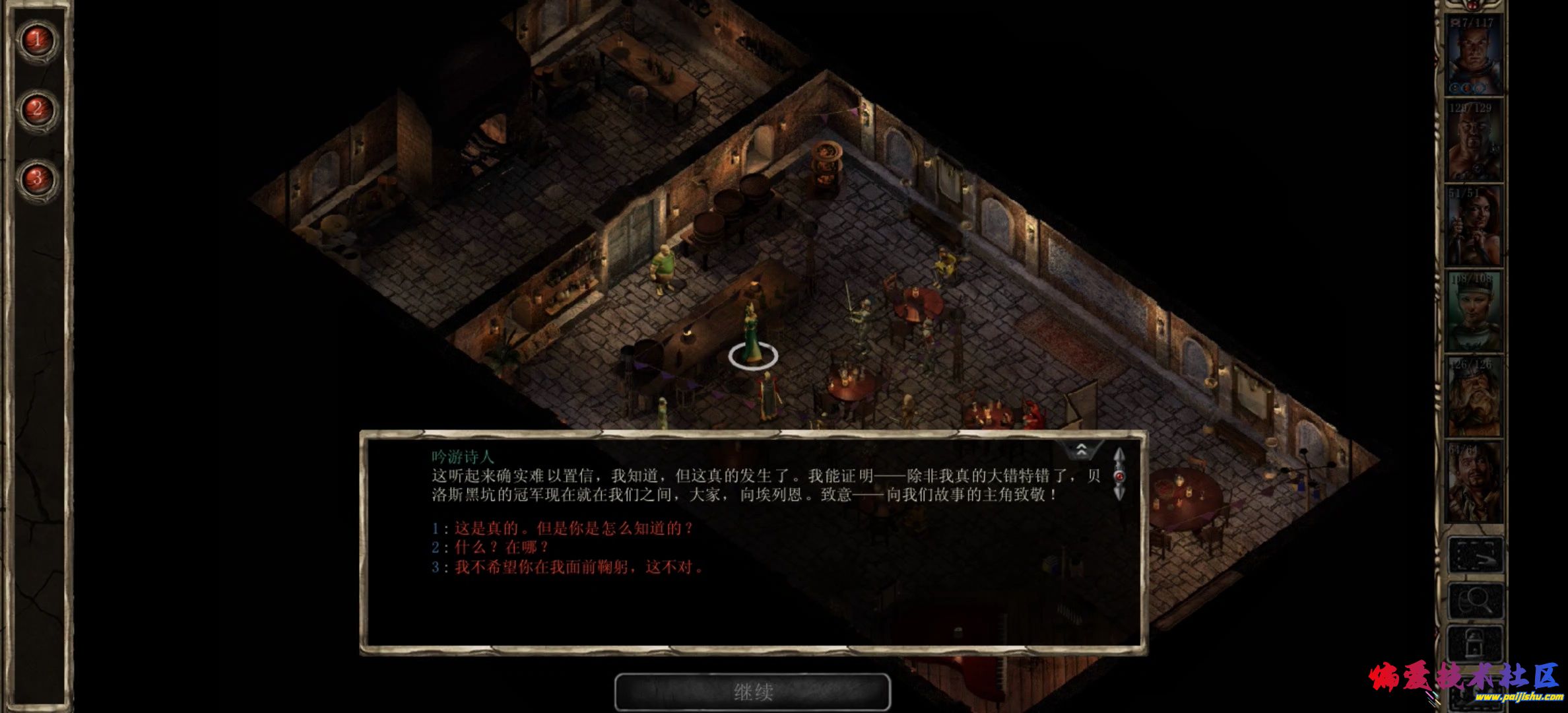The width and height of the screenshot is (1568, 713).
Task: Select the red-haired woman's portrait at 51/51
Action: 1474,226
